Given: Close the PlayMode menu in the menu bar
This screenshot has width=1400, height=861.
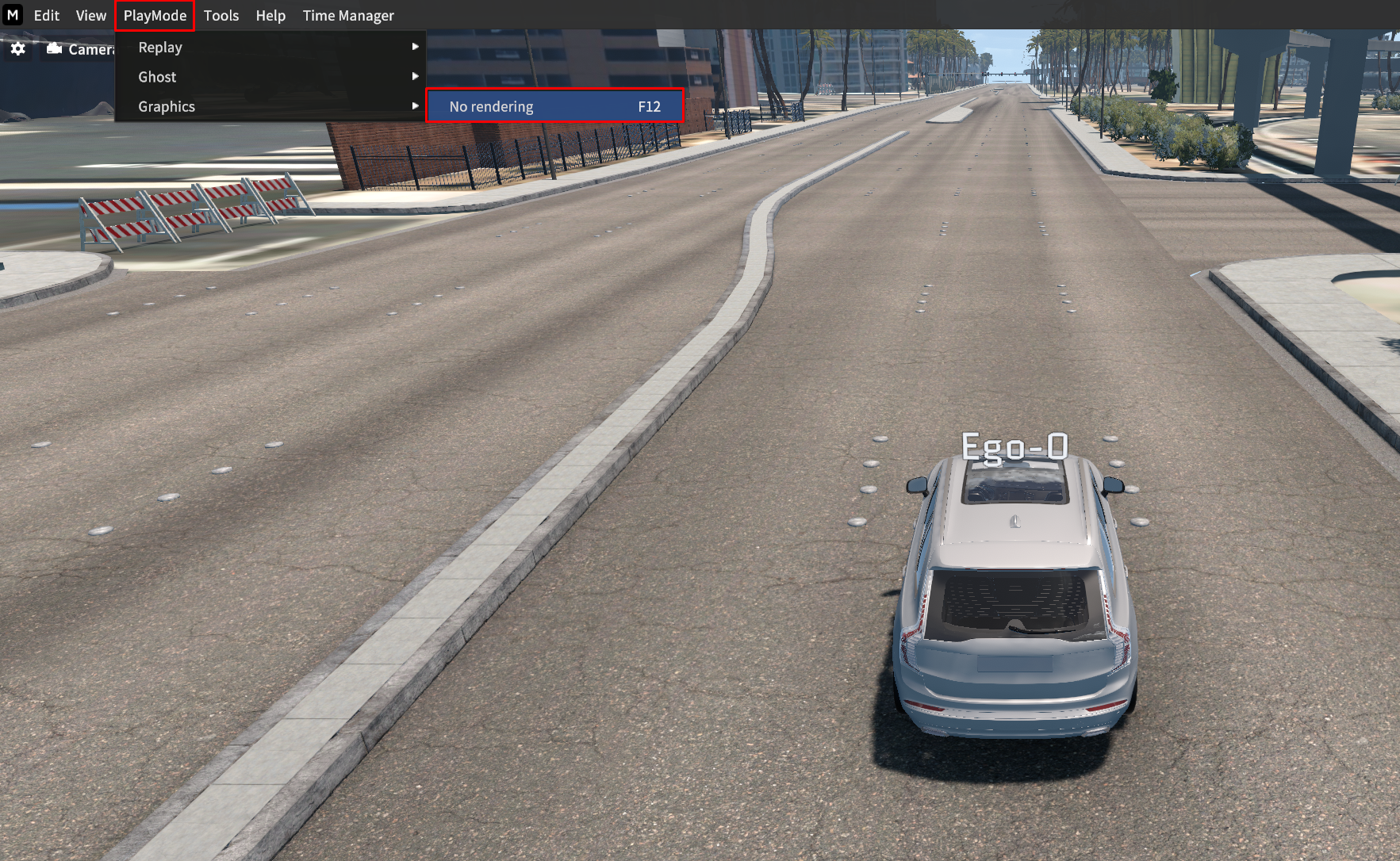Looking at the screenshot, I should [x=155, y=16].
